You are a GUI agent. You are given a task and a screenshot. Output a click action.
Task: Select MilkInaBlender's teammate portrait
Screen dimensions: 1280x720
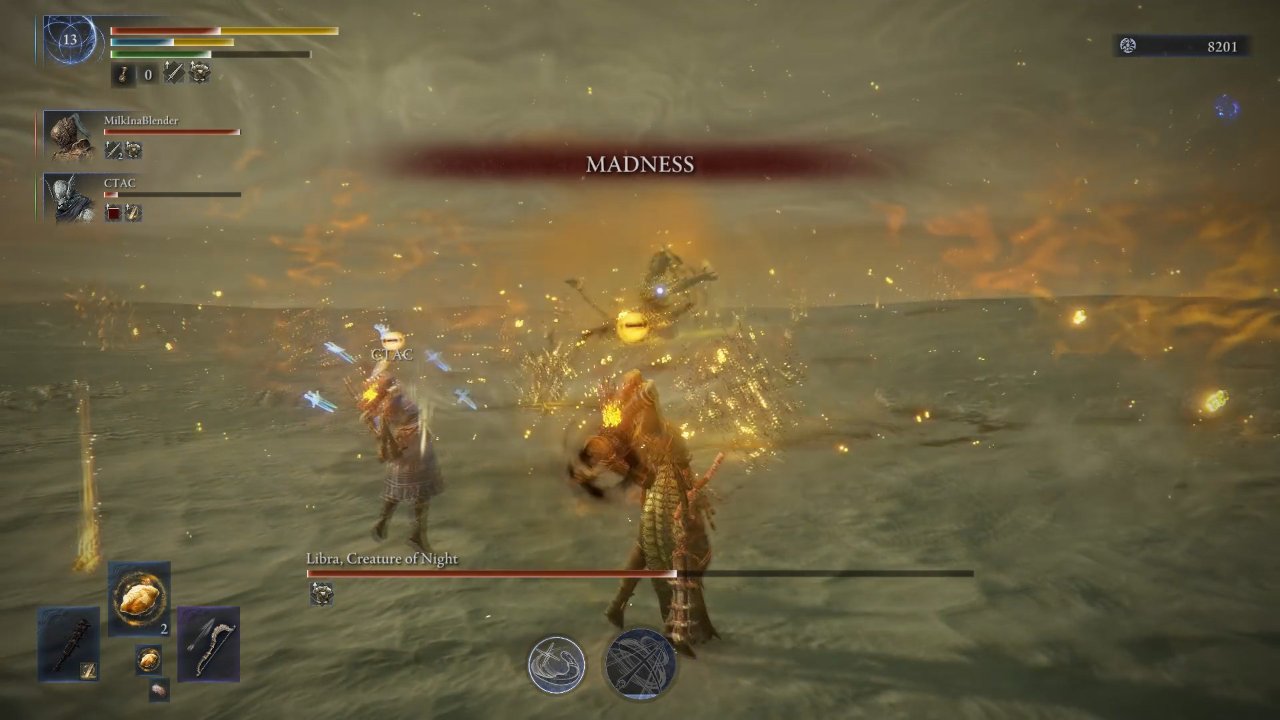[x=68, y=135]
